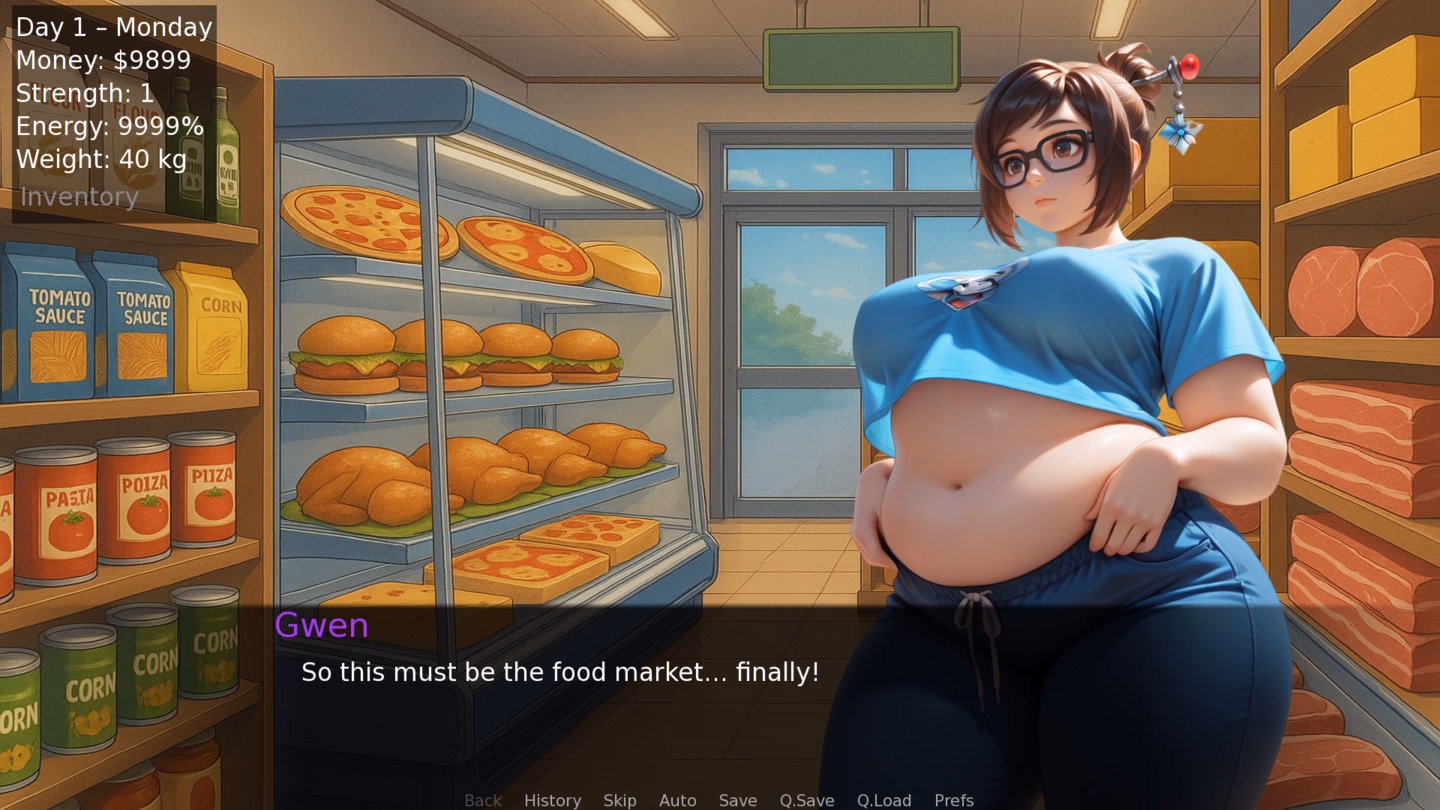
Task: Open the Prefs menu
Action: tap(954, 800)
